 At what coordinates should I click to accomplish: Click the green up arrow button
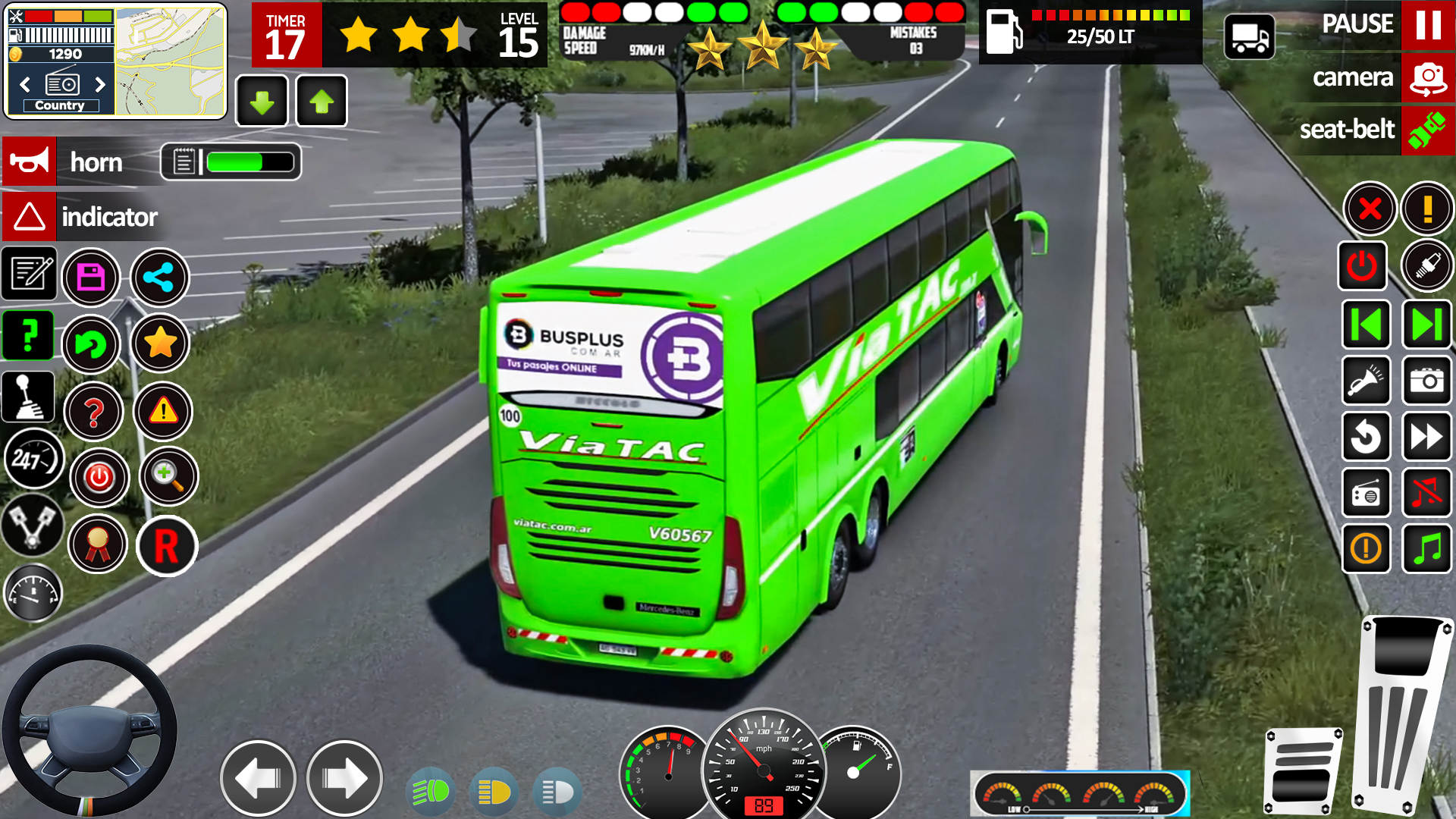[322, 102]
